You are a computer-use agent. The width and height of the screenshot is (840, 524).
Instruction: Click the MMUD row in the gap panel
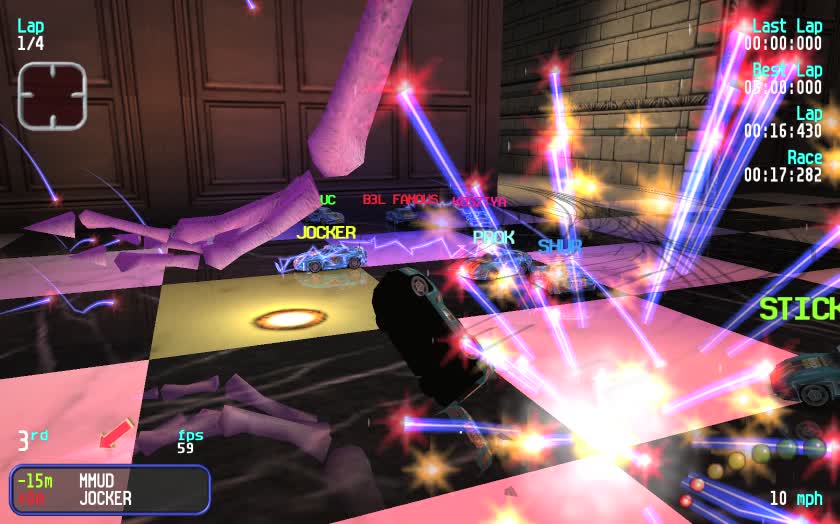[110, 481]
